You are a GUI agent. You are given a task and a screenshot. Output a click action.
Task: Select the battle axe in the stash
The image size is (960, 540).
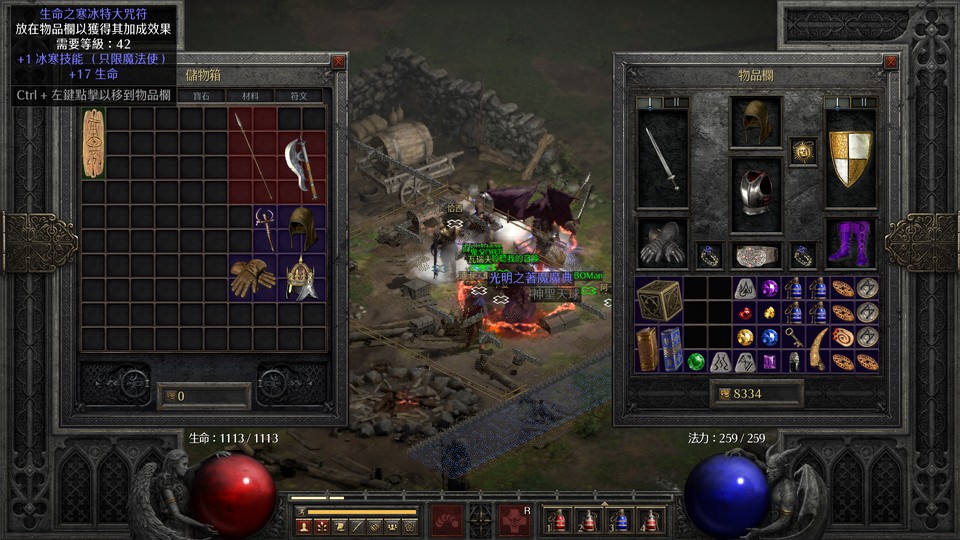tap(300, 167)
